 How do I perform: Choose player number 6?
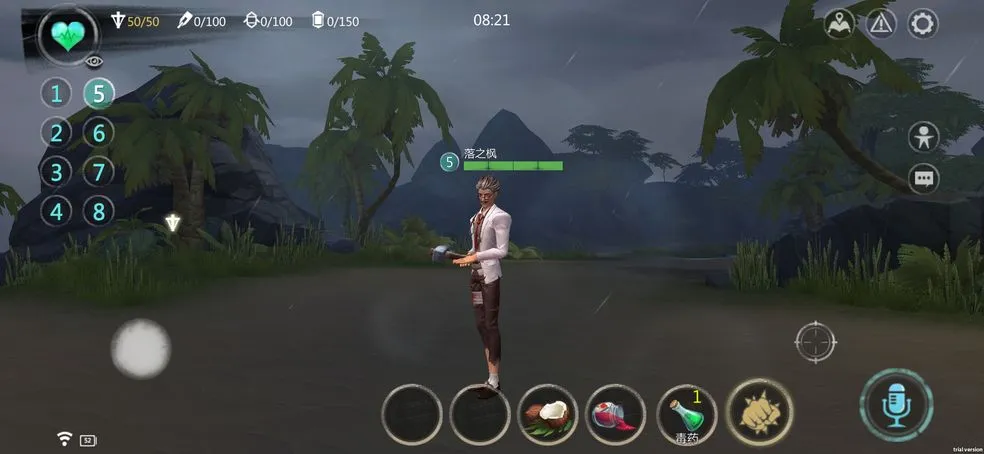pyautogui.click(x=98, y=133)
